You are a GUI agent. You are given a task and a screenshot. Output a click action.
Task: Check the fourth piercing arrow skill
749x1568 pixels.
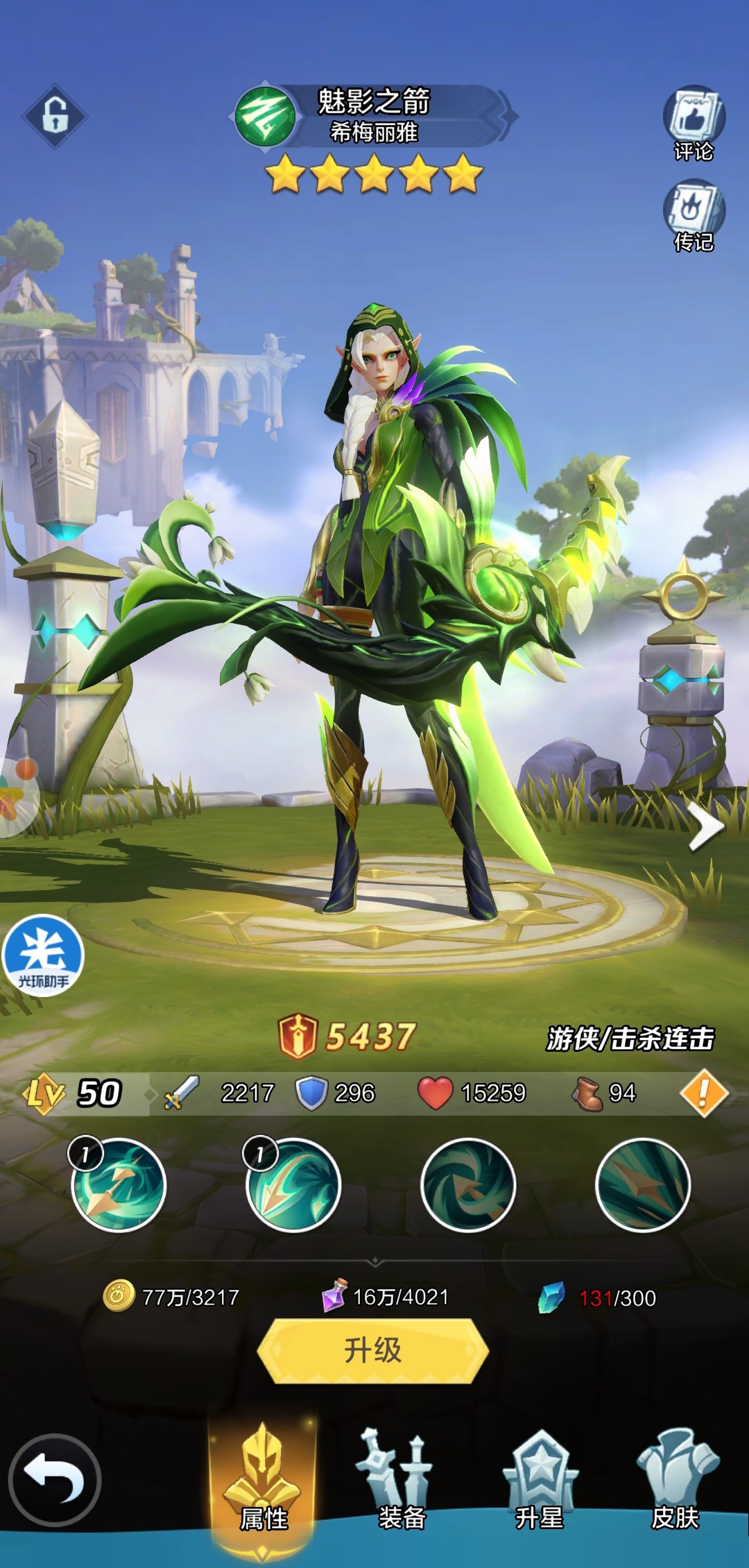coord(643,1185)
